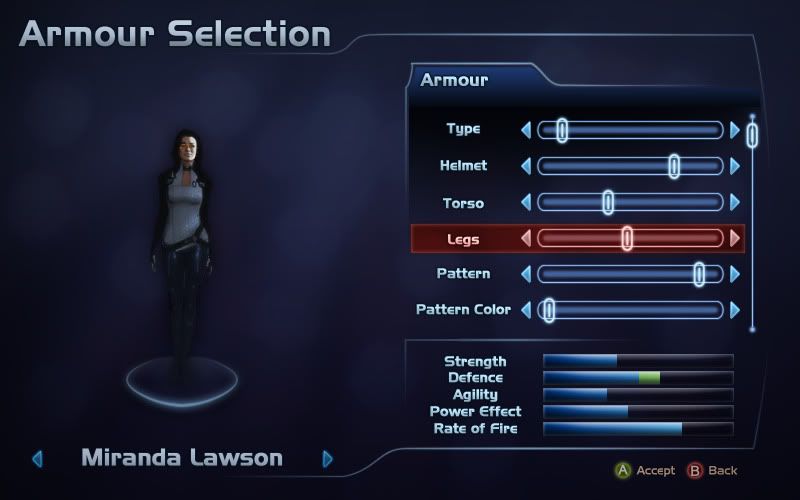This screenshot has width=800, height=500.
Task: Click the Legs slider handle
Action: click(x=627, y=238)
